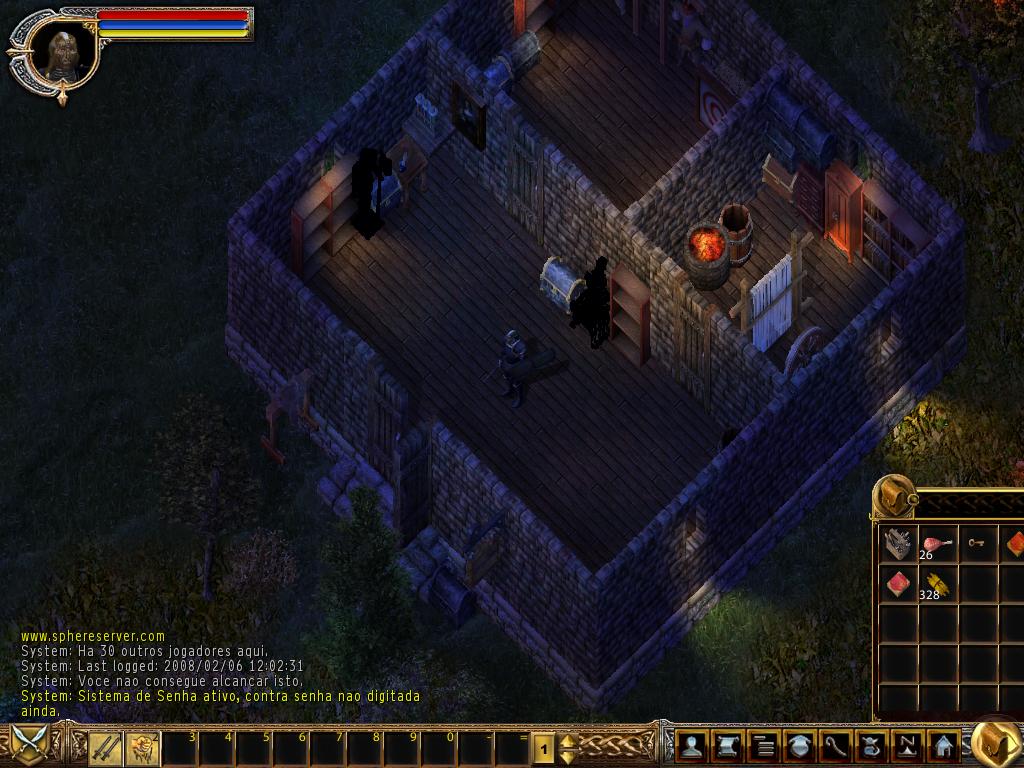The image size is (1024, 768).
Task: Select the grey tool kit item
Action: (x=898, y=543)
